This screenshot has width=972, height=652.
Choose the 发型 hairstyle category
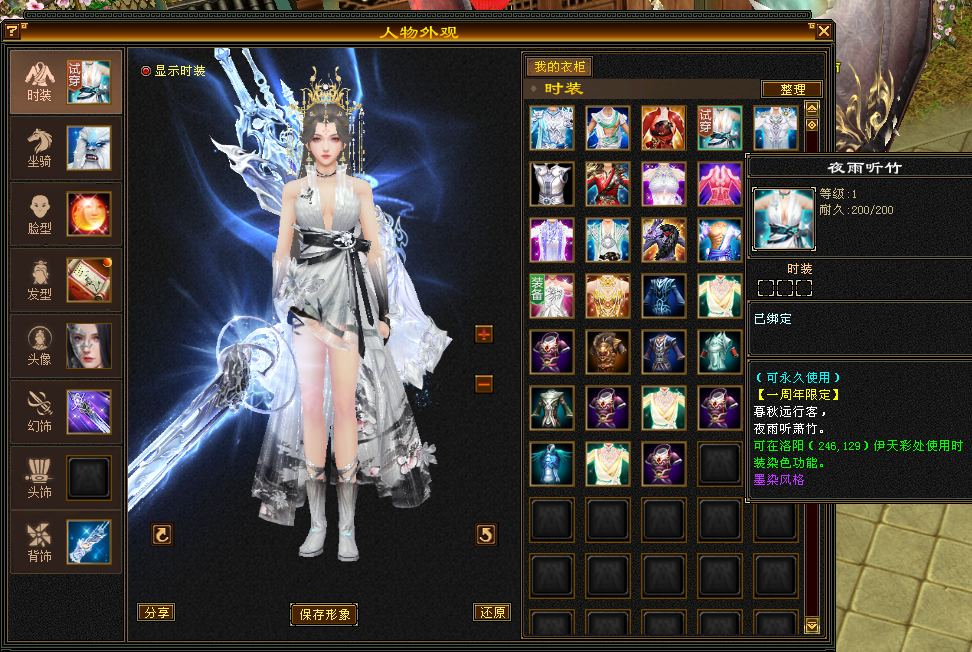coord(66,280)
